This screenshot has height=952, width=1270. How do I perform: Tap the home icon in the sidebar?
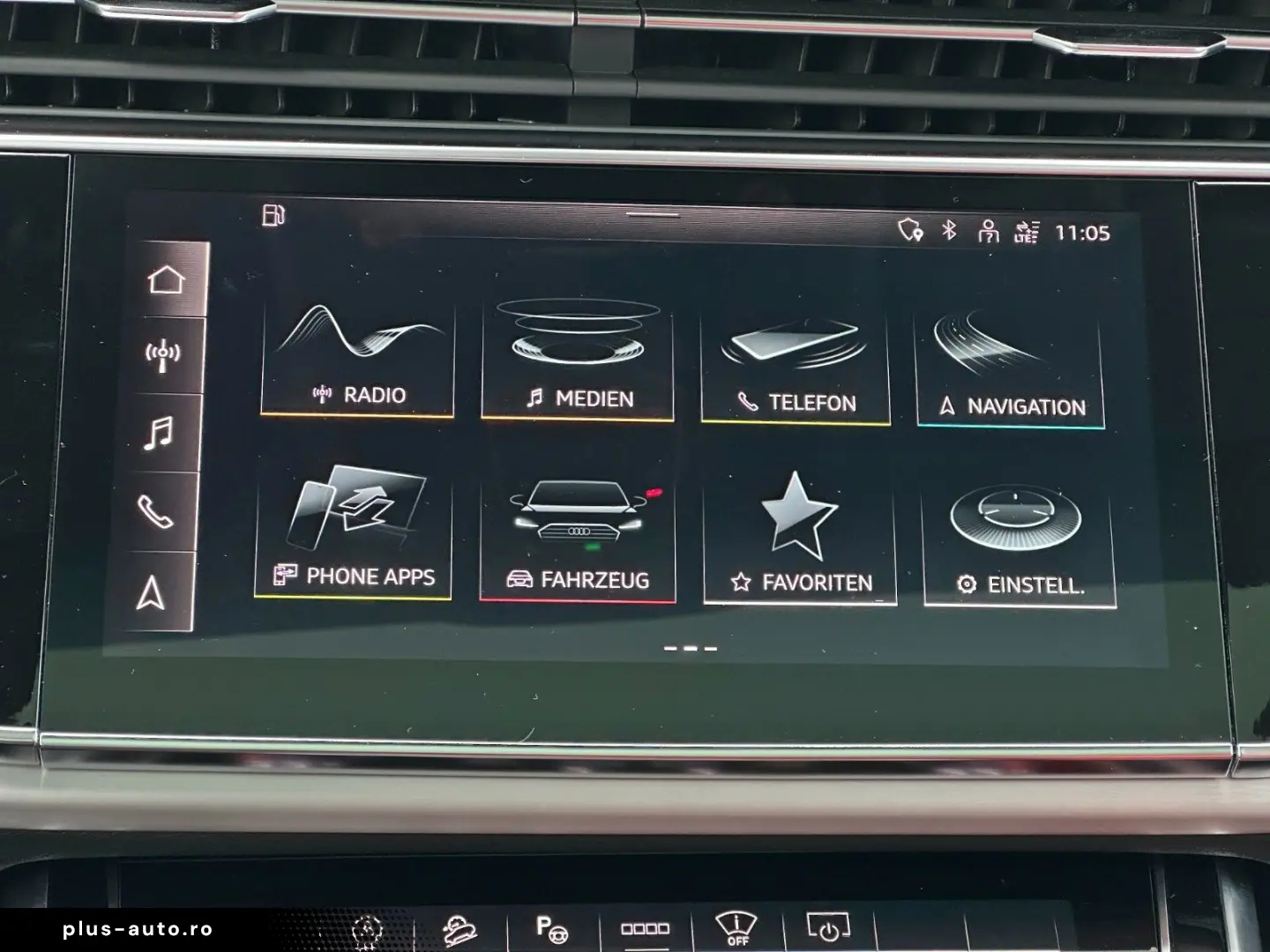pyautogui.click(x=166, y=279)
